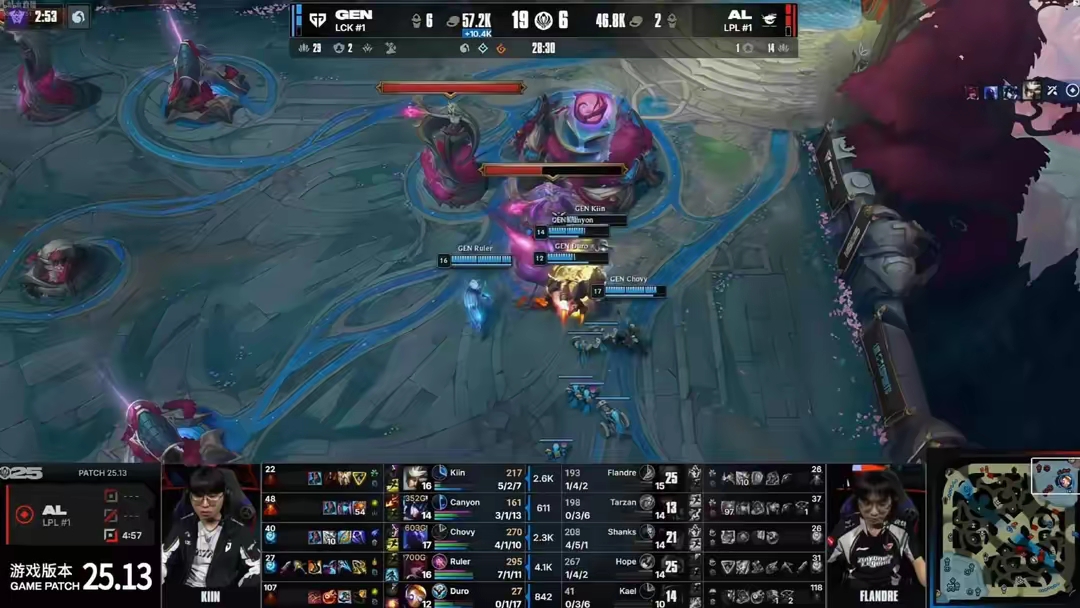
Task: Select Flandre's scoreboard entry
Action: point(622,478)
